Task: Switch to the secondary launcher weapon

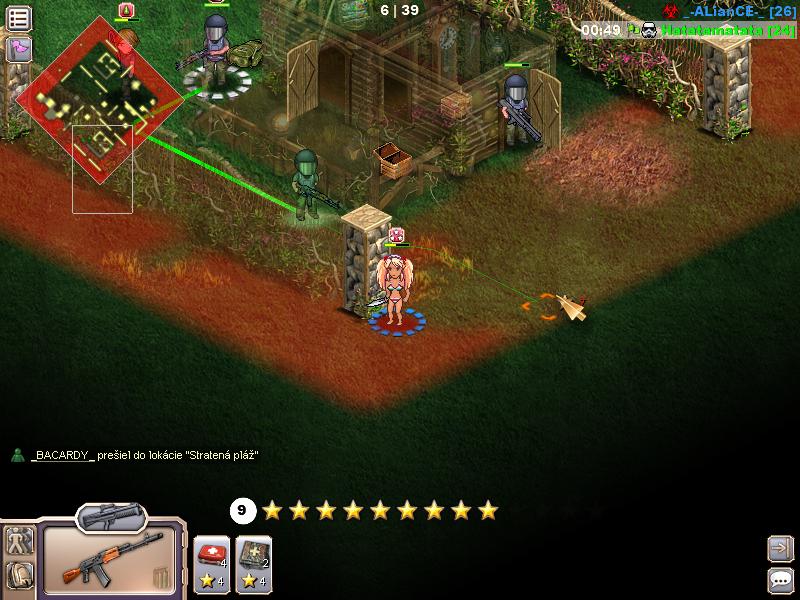Action: click(111, 517)
